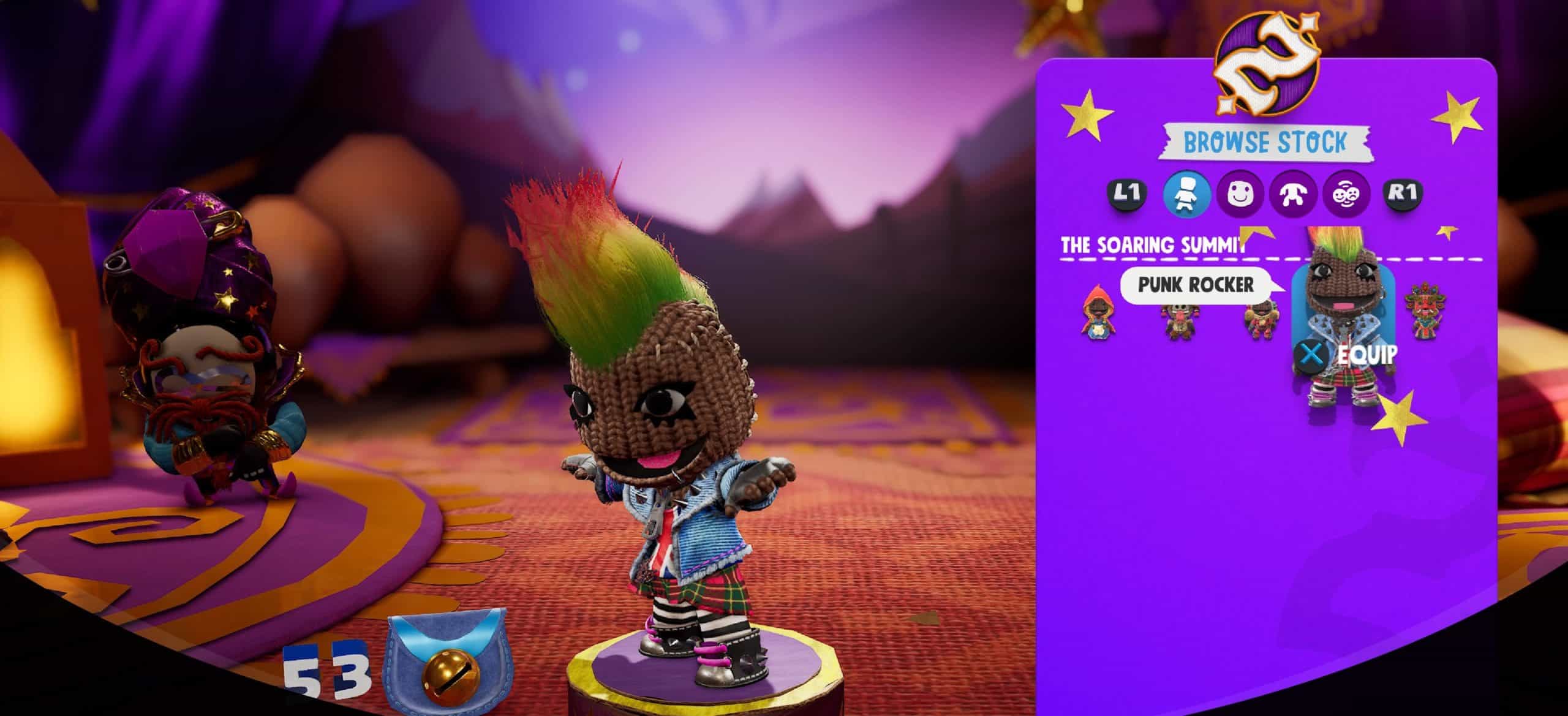Switch to the full costumes tab
The height and width of the screenshot is (716, 1568).
[x=1186, y=194]
